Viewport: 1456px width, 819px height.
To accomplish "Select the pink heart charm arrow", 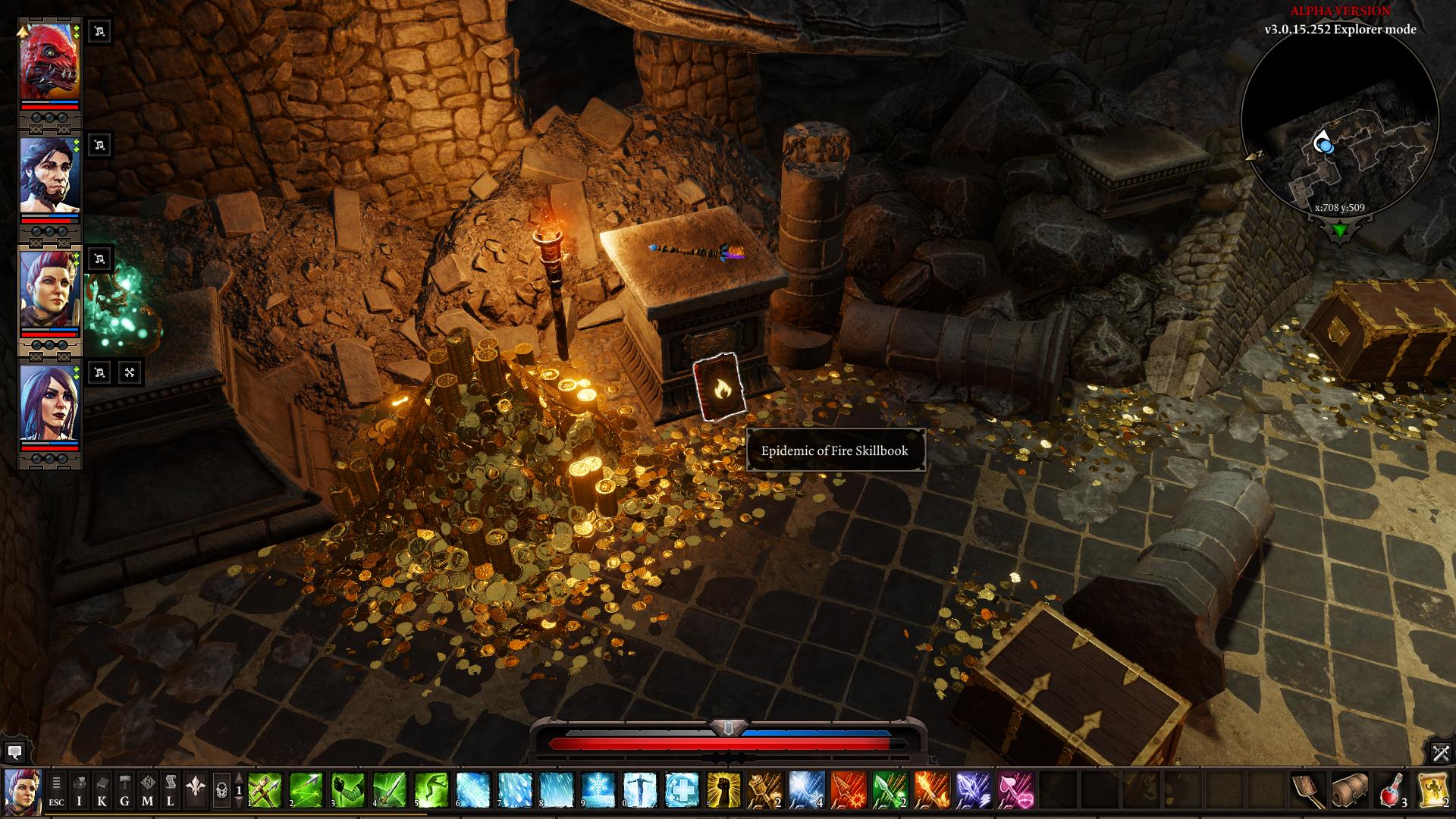I will pos(1015,789).
